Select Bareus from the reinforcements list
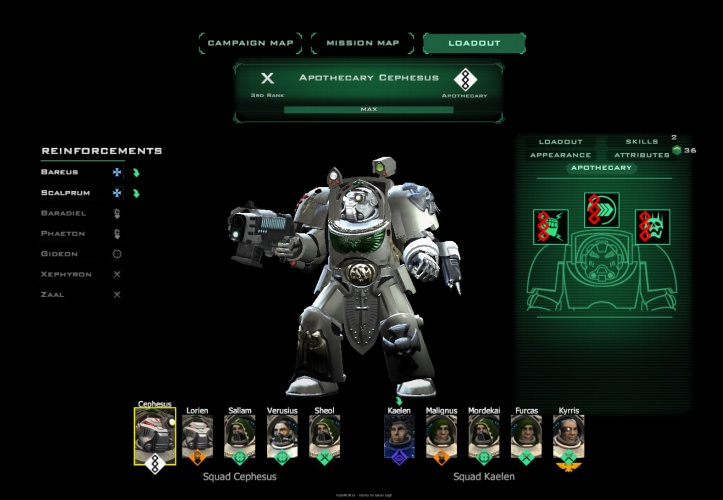This screenshot has height=500, width=723. coord(60,172)
